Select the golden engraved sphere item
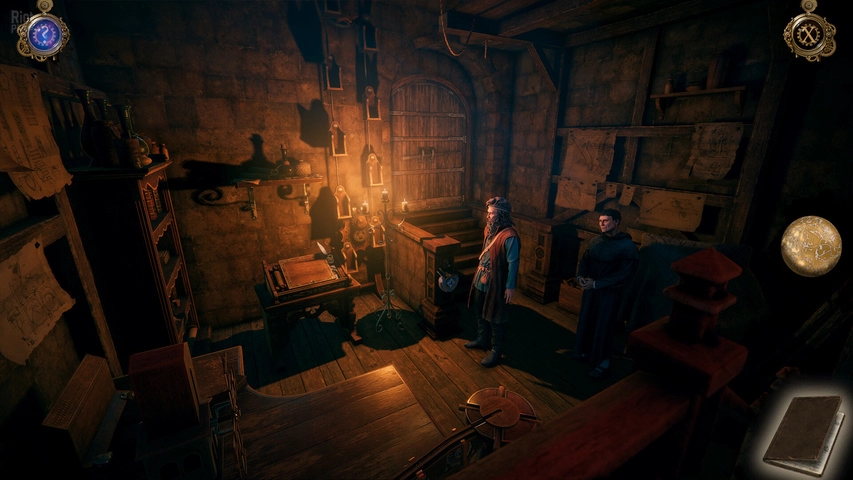The width and height of the screenshot is (853, 480). [811, 246]
